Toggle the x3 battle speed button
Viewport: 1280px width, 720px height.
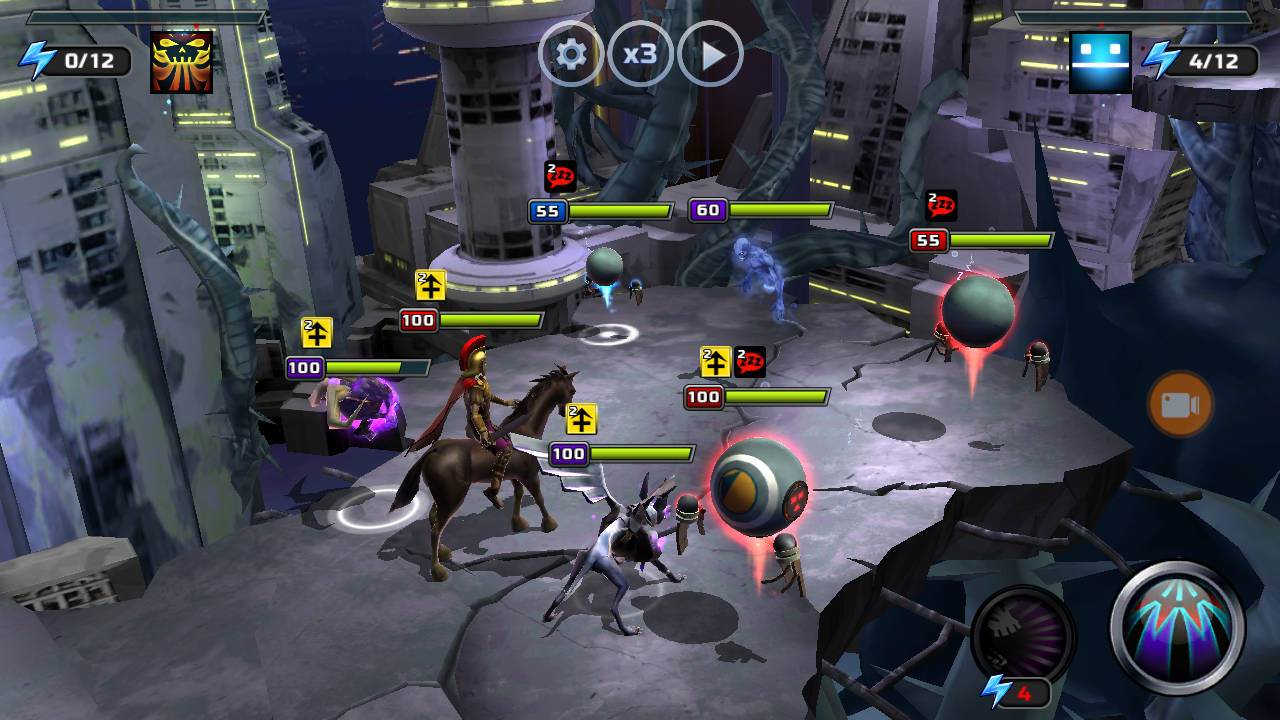640,54
